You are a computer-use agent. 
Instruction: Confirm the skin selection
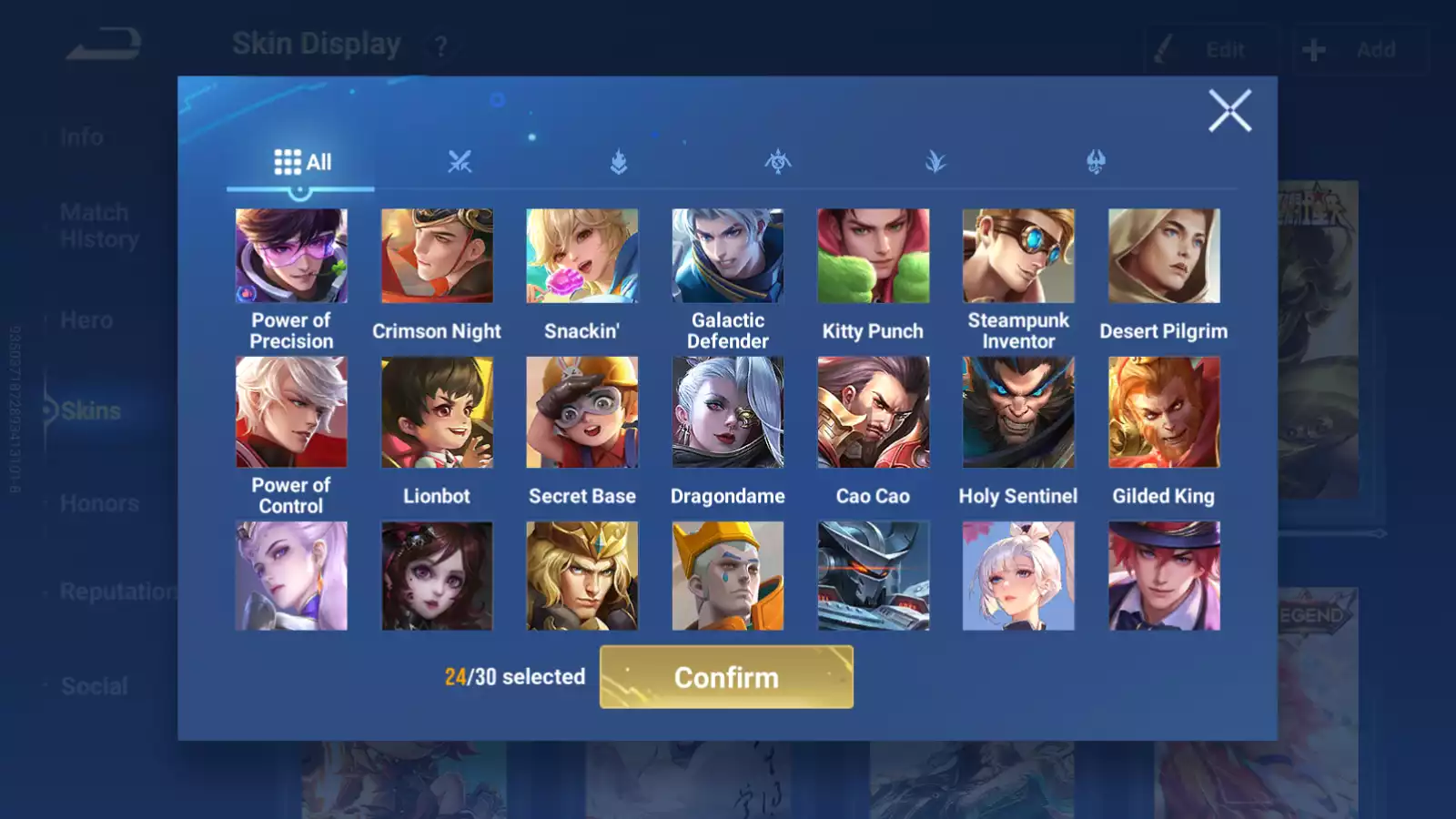pos(726,677)
